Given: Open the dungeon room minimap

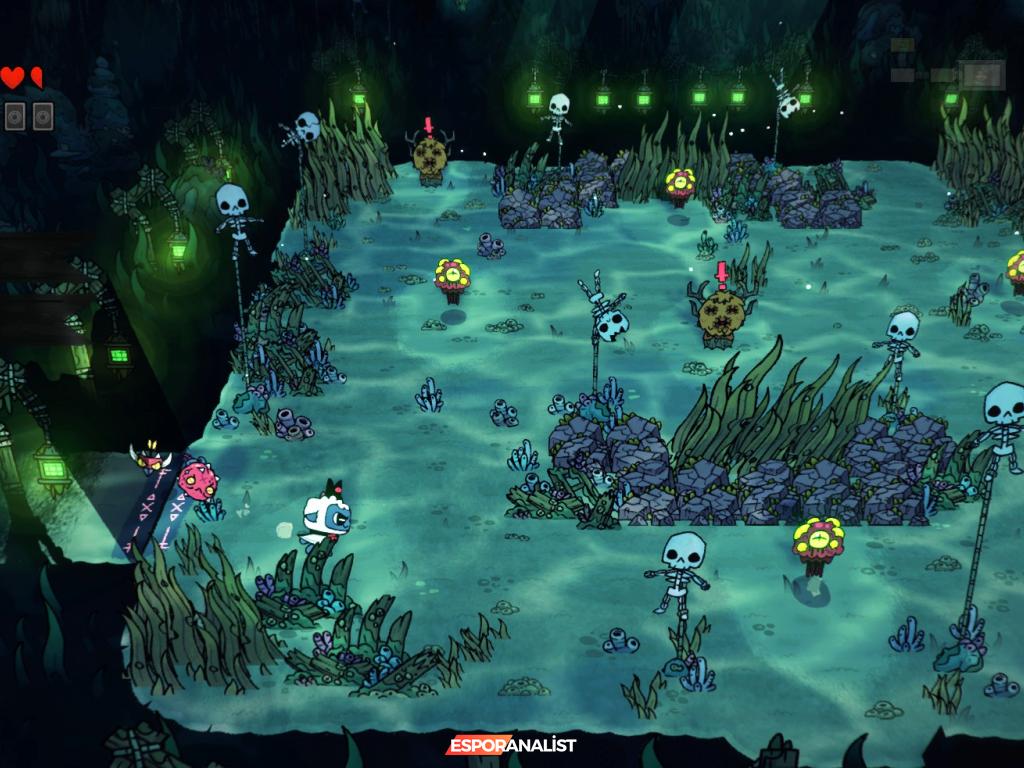Looking at the screenshot, I should tap(946, 65).
